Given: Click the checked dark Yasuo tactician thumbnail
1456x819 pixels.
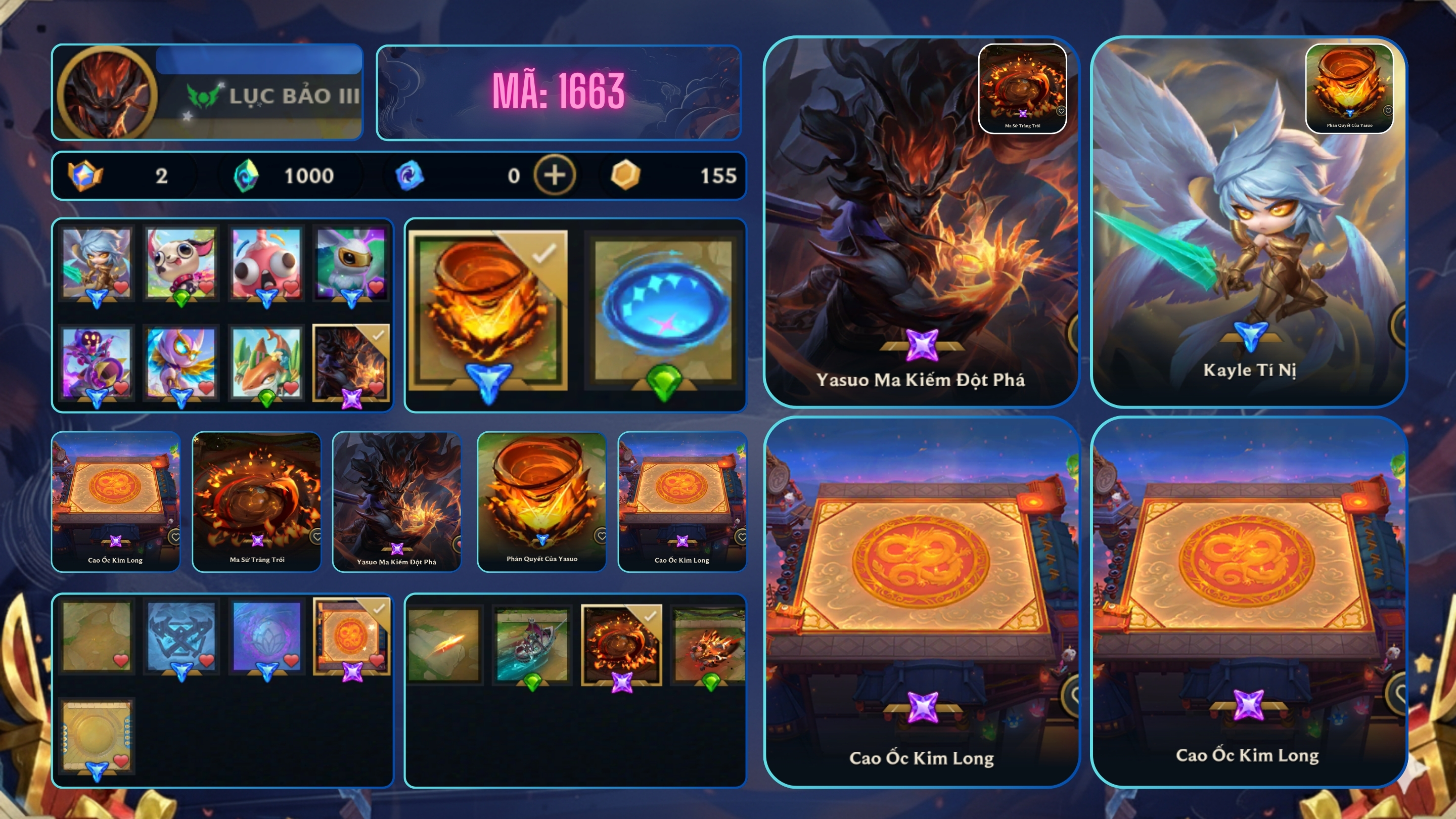Looking at the screenshot, I should [x=351, y=362].
